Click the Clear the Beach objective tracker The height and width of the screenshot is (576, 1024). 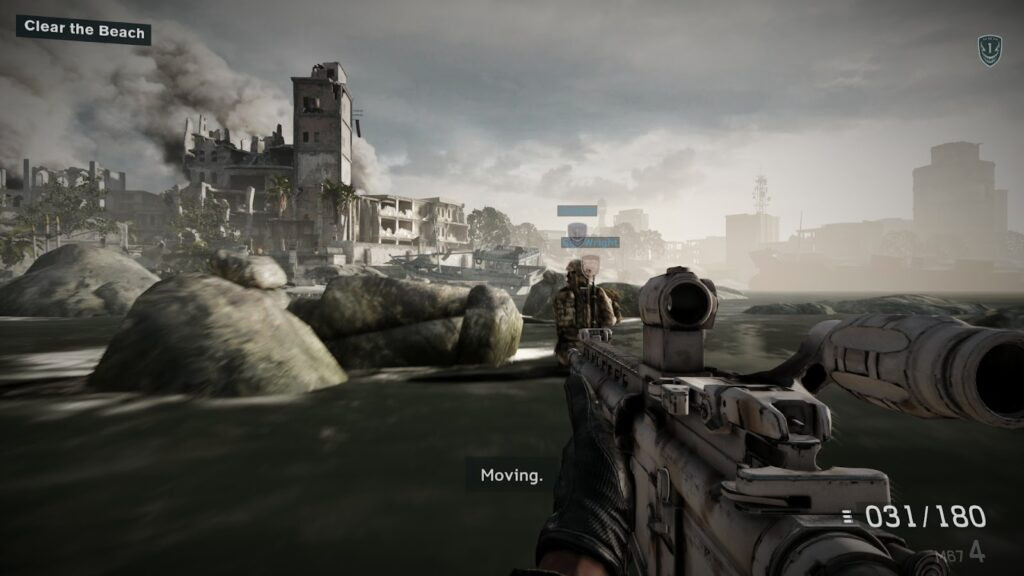tap(84, 29)
